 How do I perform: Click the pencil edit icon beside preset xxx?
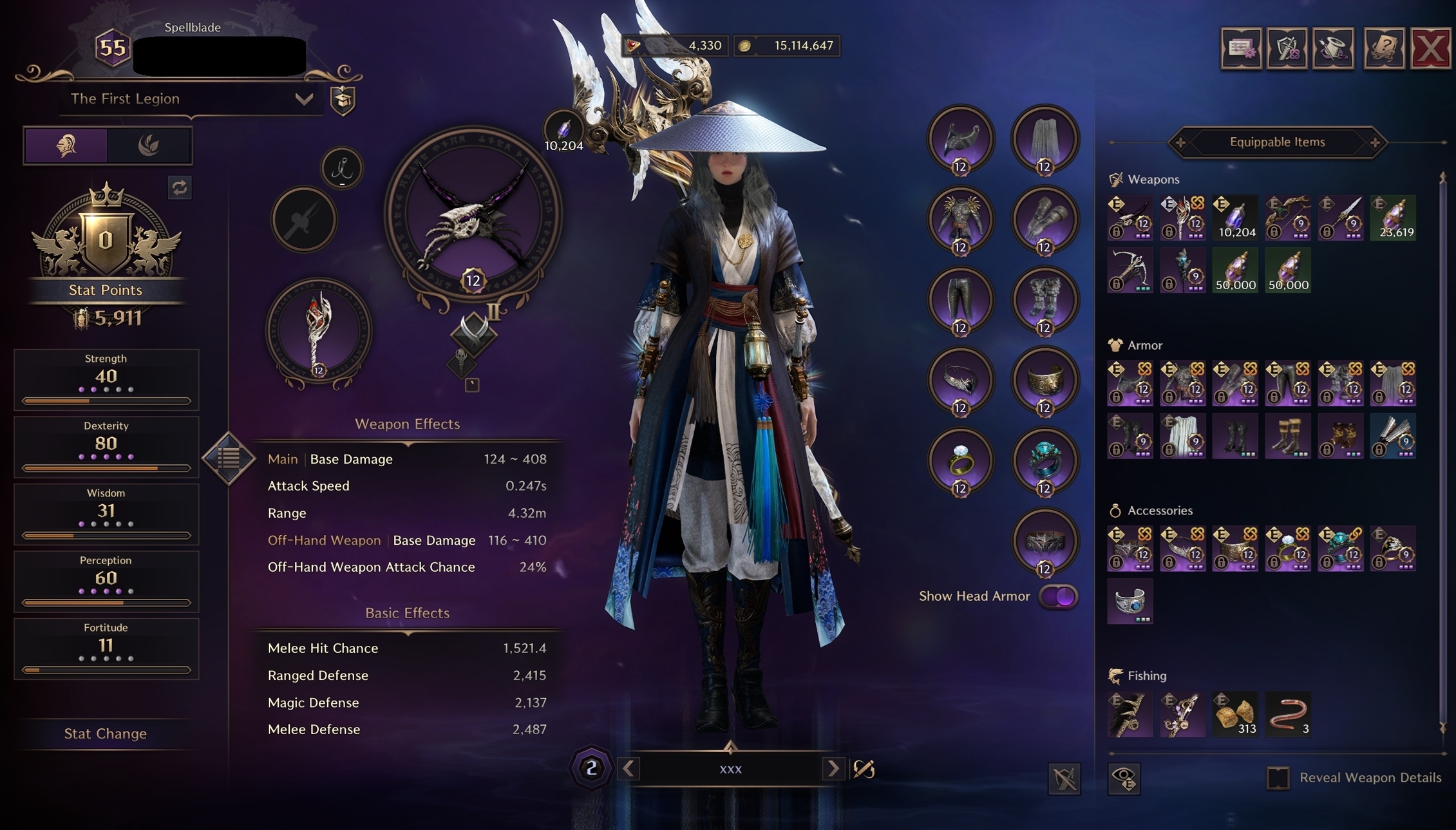(864, 769)
